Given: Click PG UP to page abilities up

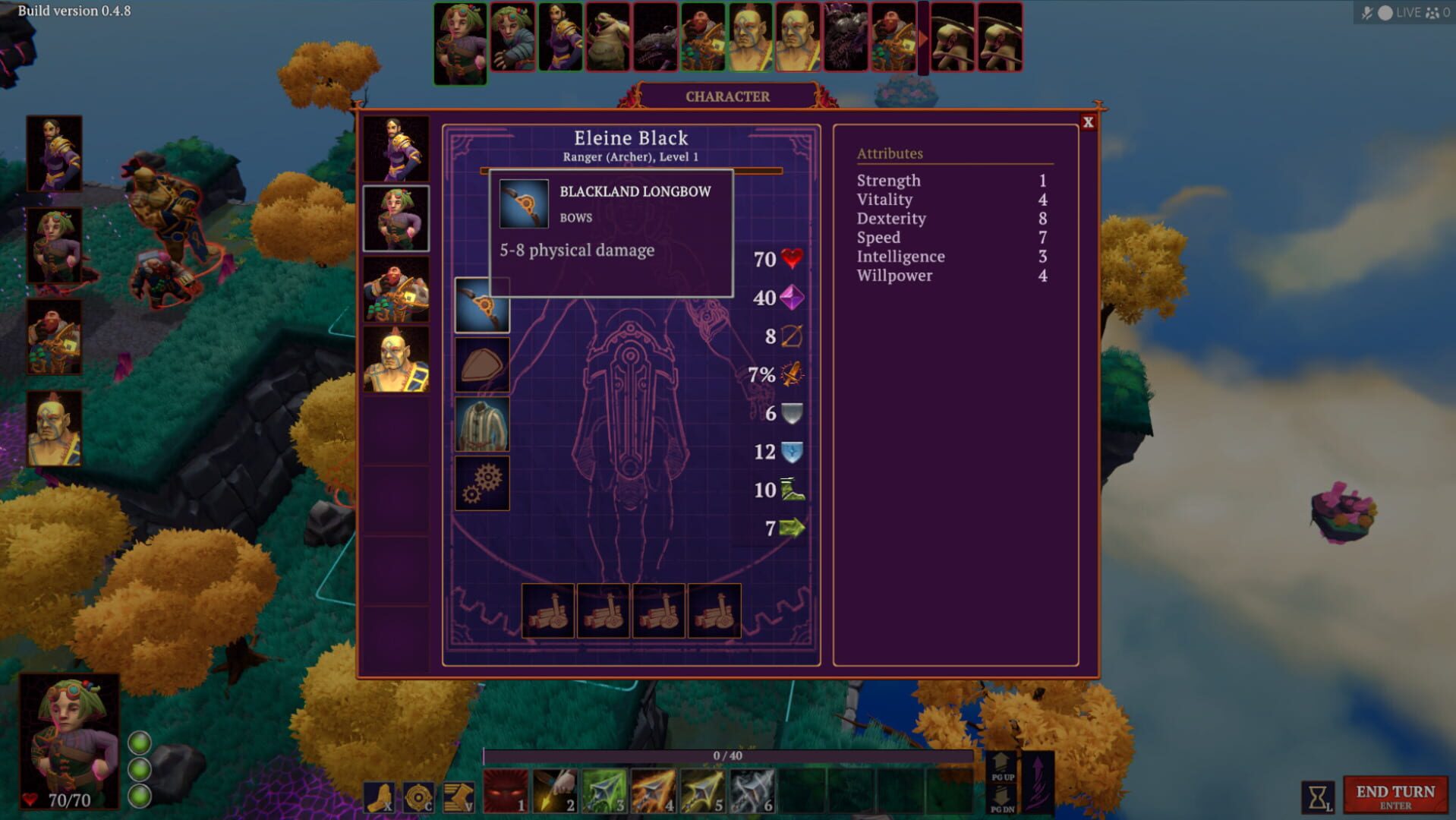Looking at the screenshot, I should pyautogui.click(x=1002, y=765).
